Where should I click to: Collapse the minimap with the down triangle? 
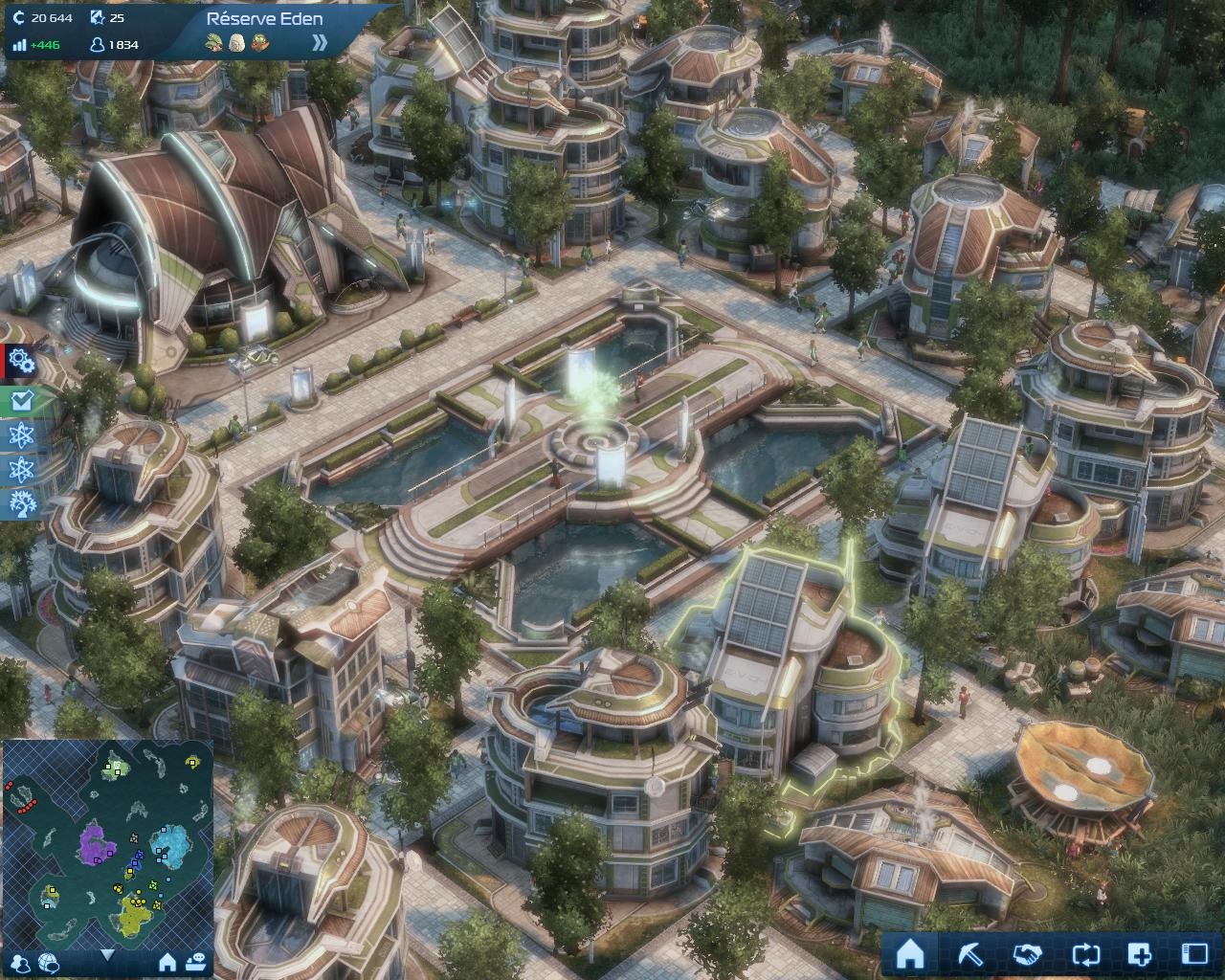pos(107,954)
